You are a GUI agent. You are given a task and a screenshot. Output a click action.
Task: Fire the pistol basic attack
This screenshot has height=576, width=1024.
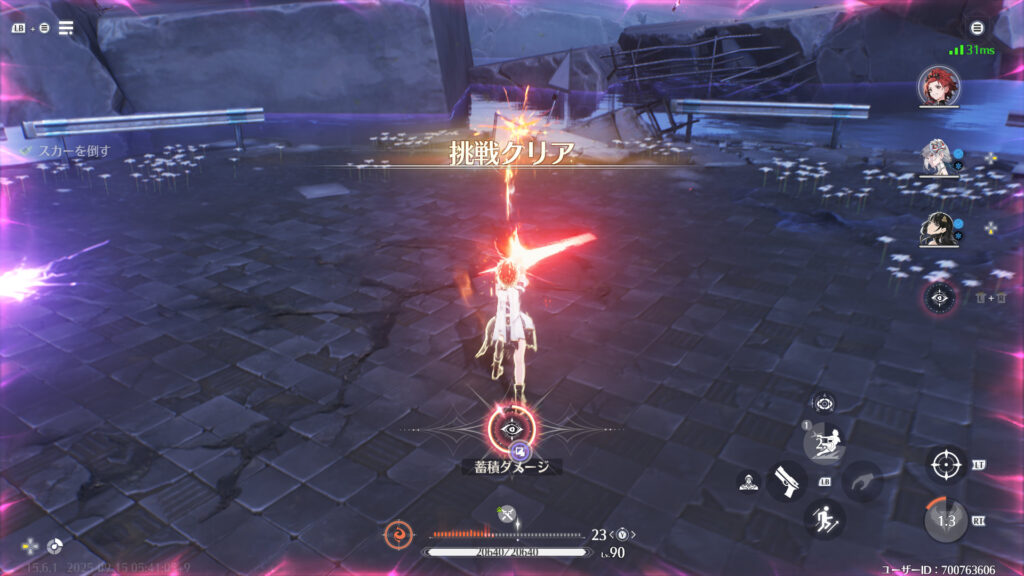point(787,481)
